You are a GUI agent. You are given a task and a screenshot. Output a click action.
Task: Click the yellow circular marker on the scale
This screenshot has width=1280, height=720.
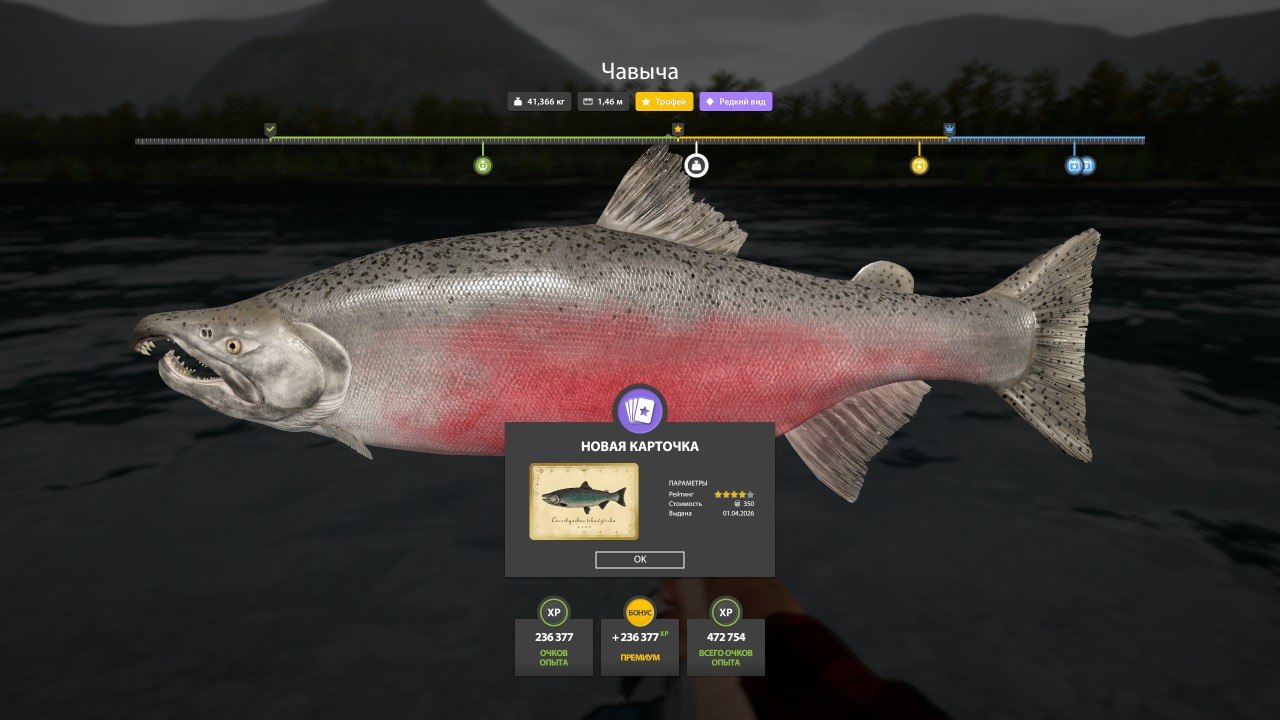919,165
